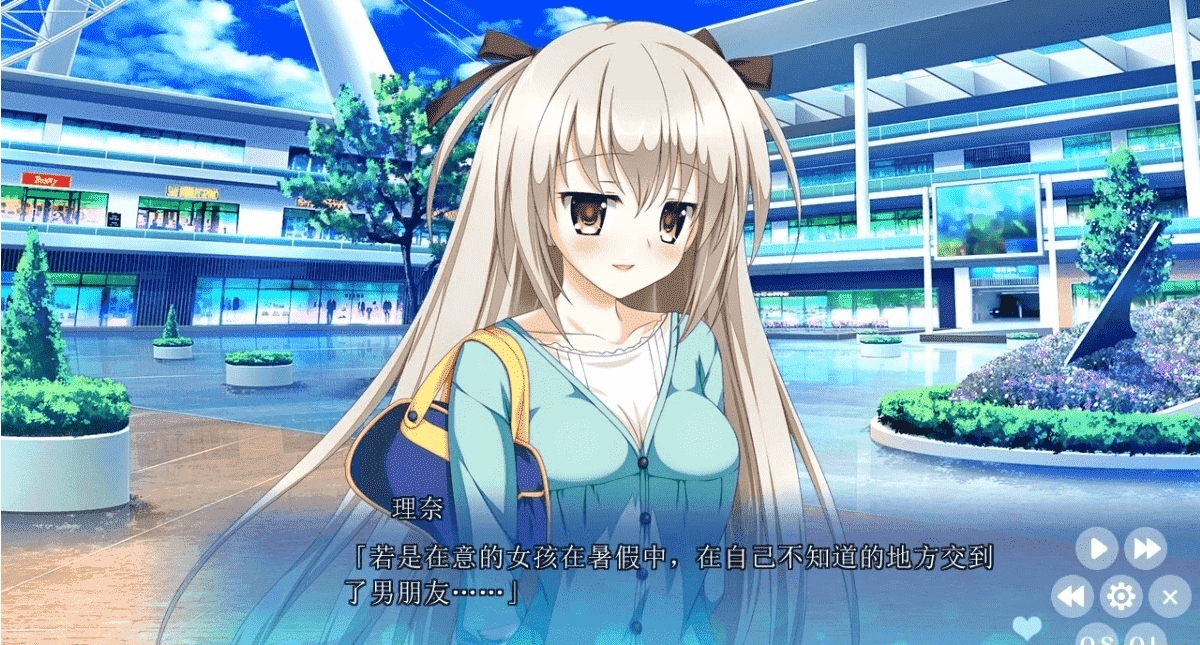Start auto-play with the single arrow button
Viewport: 1200px width, 645px height.
tap(1097, 549)
